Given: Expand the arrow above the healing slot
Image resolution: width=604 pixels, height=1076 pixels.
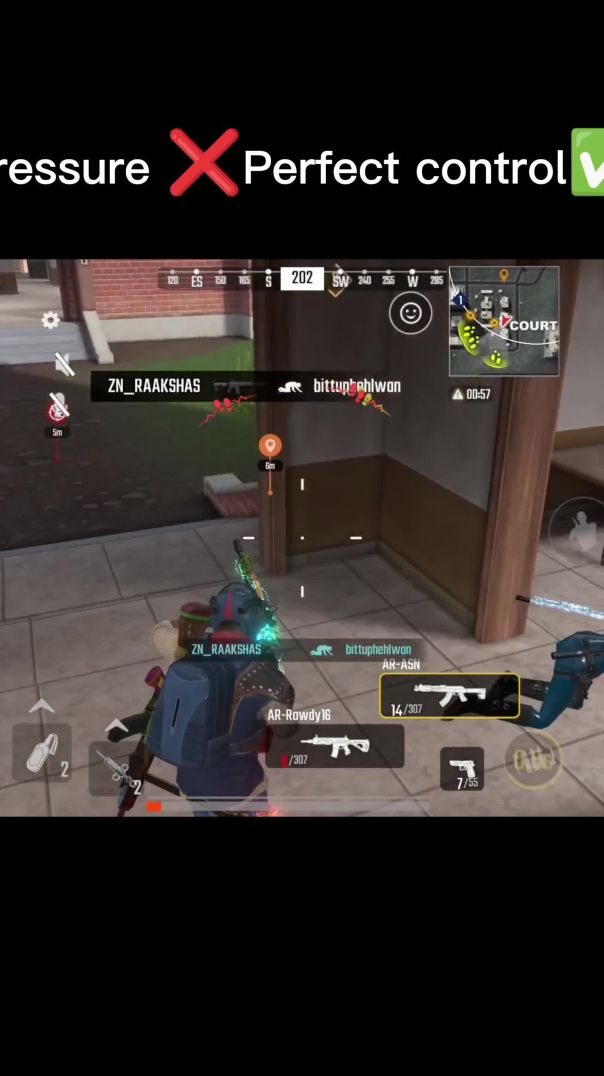Looking at the screenshot, I should [117, 726].
